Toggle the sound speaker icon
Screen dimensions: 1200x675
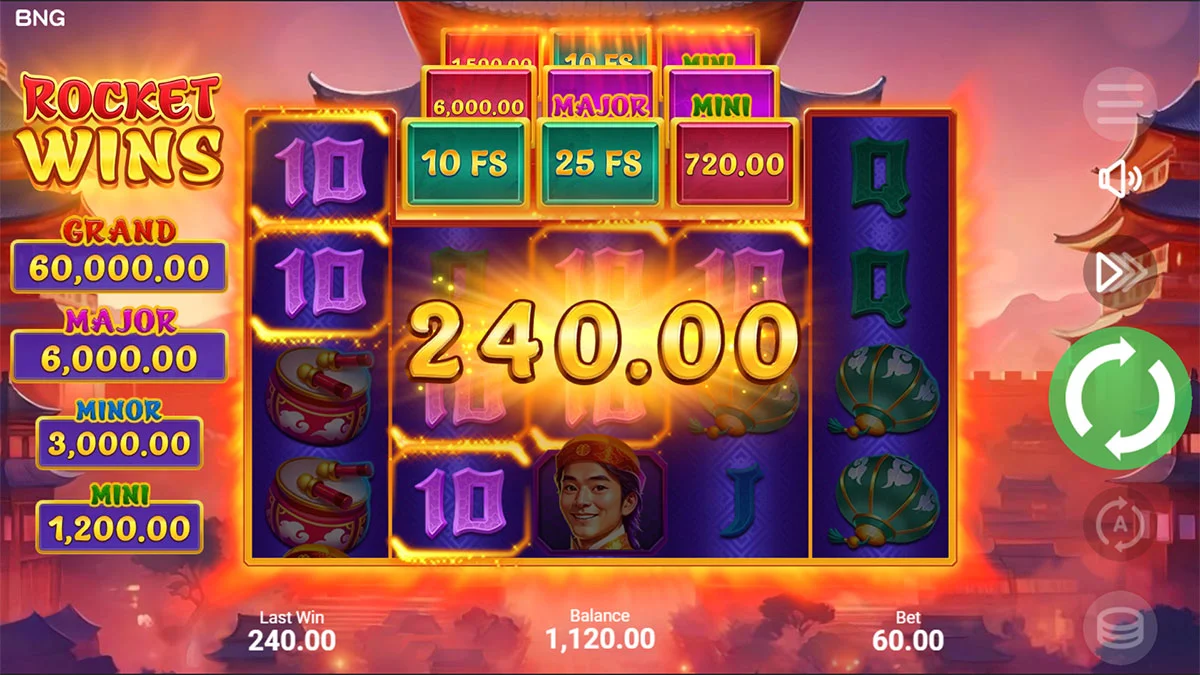pyautogui.click(x=1120, y=180)
